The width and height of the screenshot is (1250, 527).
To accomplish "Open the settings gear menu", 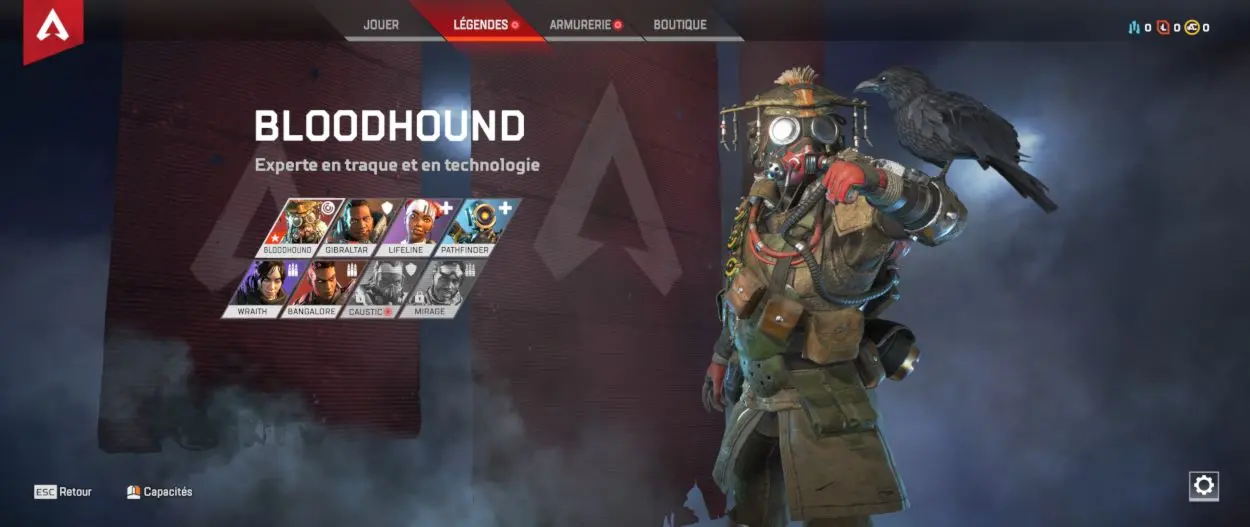I will (1204, 486).
